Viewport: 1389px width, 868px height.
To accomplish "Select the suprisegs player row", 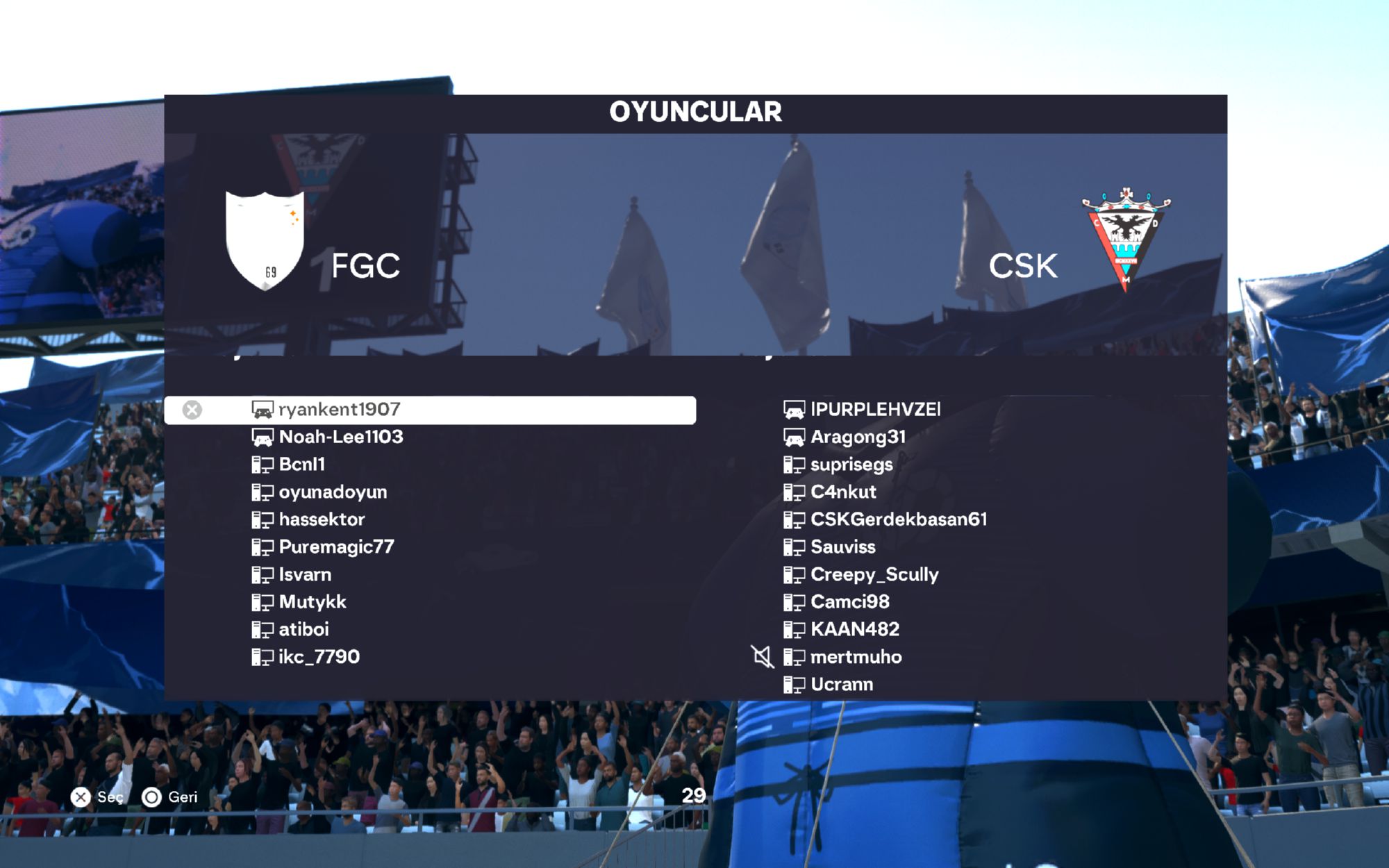I will point(851,465).
